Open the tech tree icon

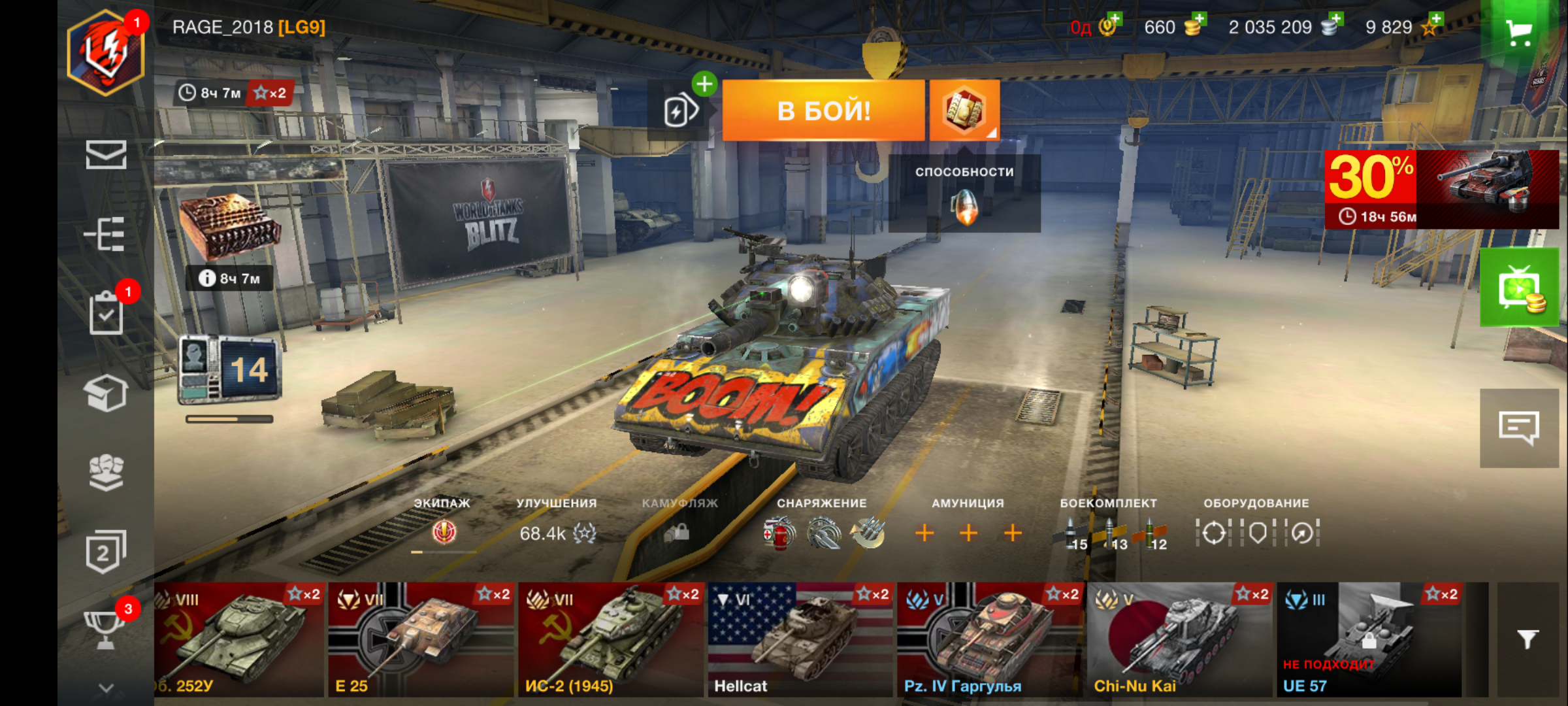tap(106, 234)
